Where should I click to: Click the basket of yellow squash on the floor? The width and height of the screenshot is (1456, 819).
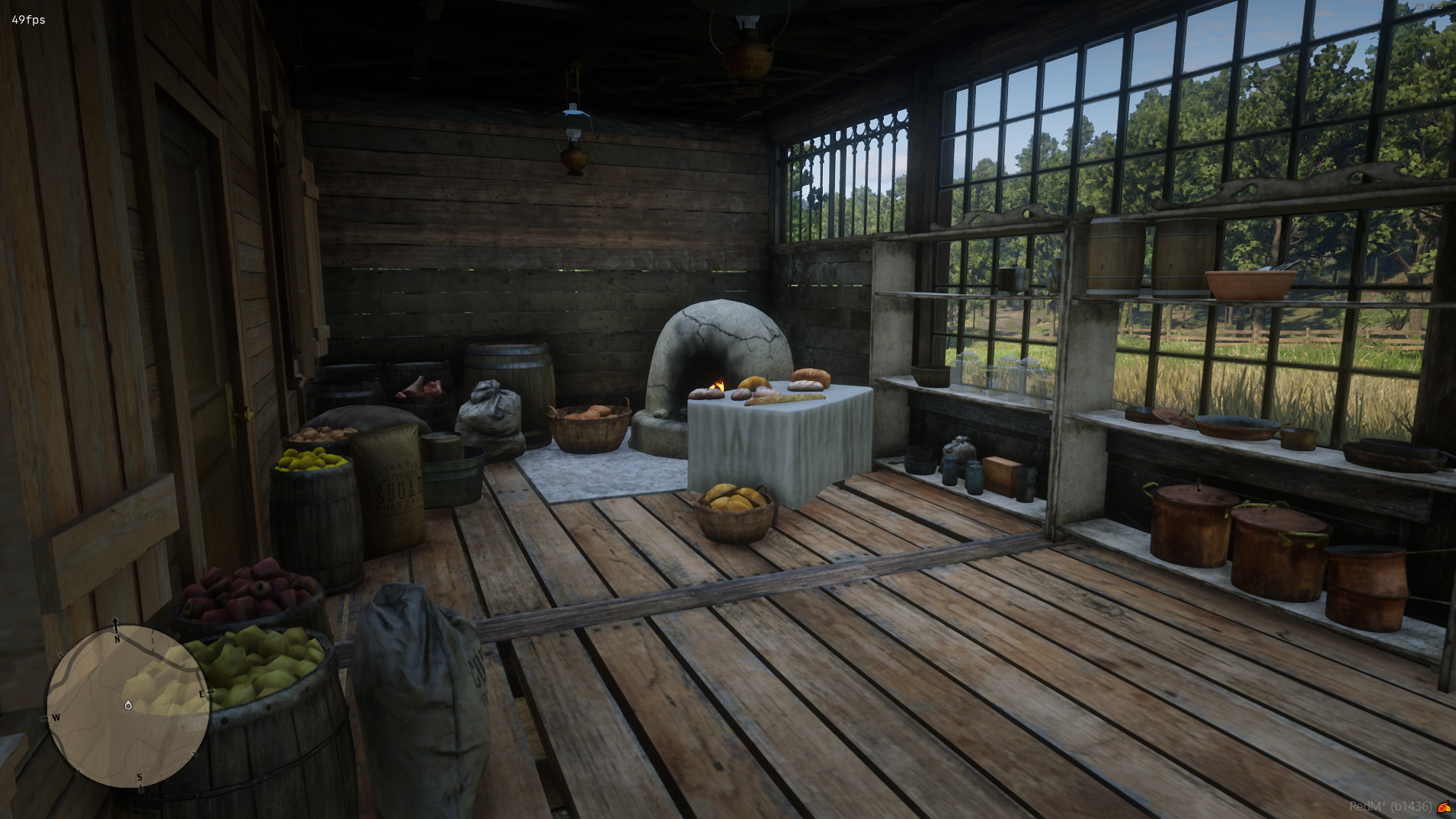[x=734, y=514]
